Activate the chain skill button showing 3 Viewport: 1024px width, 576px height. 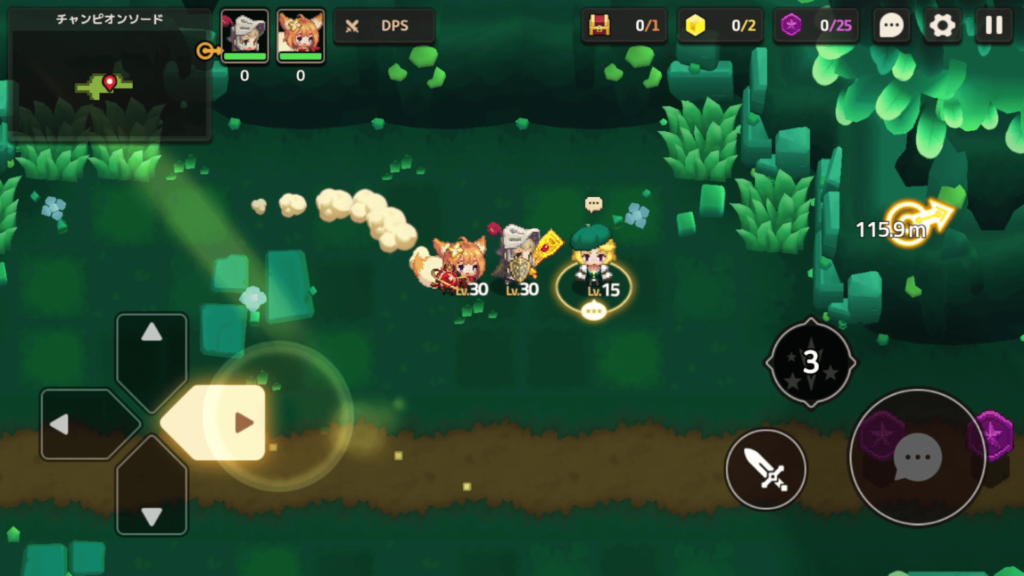coord(810,362)
